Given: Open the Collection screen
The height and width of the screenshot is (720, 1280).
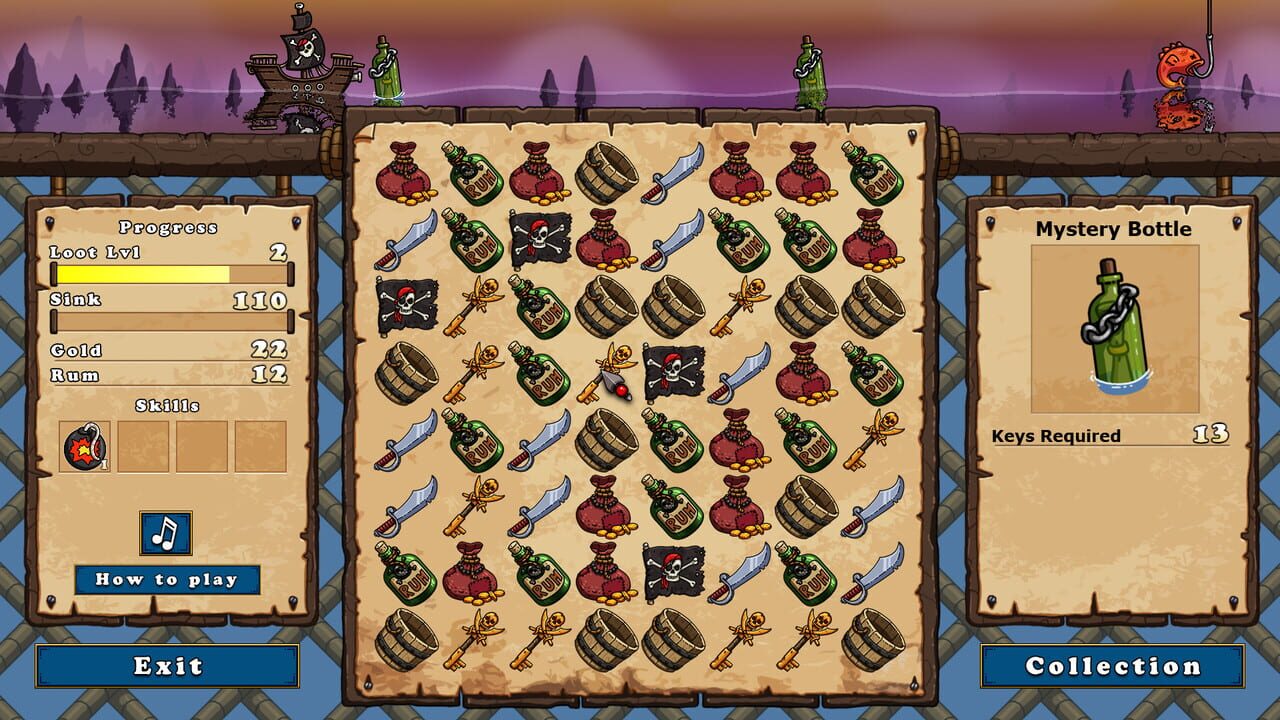Looking at the screenshot, I should click(x=1112, y=664).
